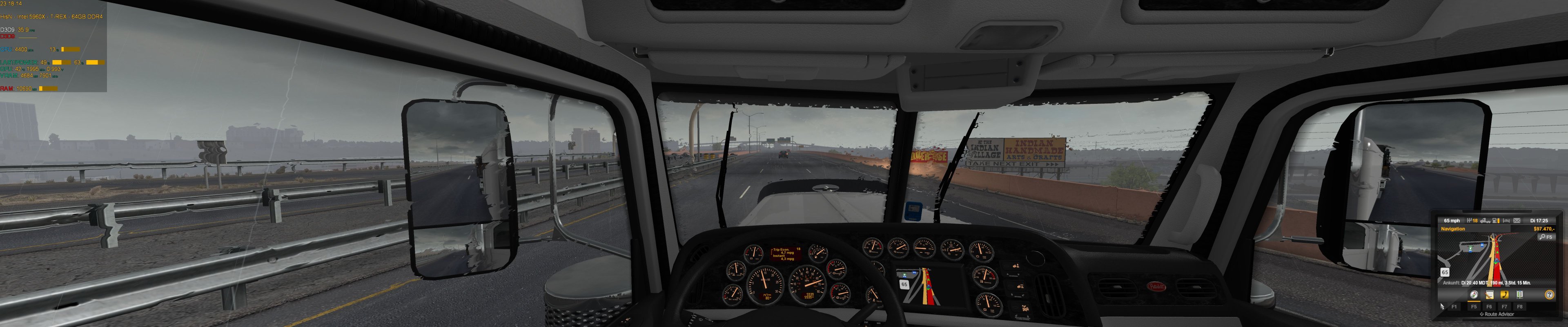Screen dimensions: 1568x327
Task: Click the Navigation header label
Action: pyautogui.click(x=1453, y=228)
